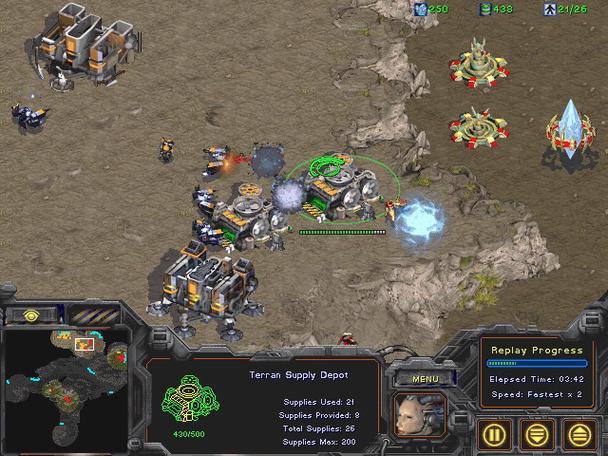Click the unit portrait below MENU
This screenshot has height=456, width=608.
tap(420, 415)
